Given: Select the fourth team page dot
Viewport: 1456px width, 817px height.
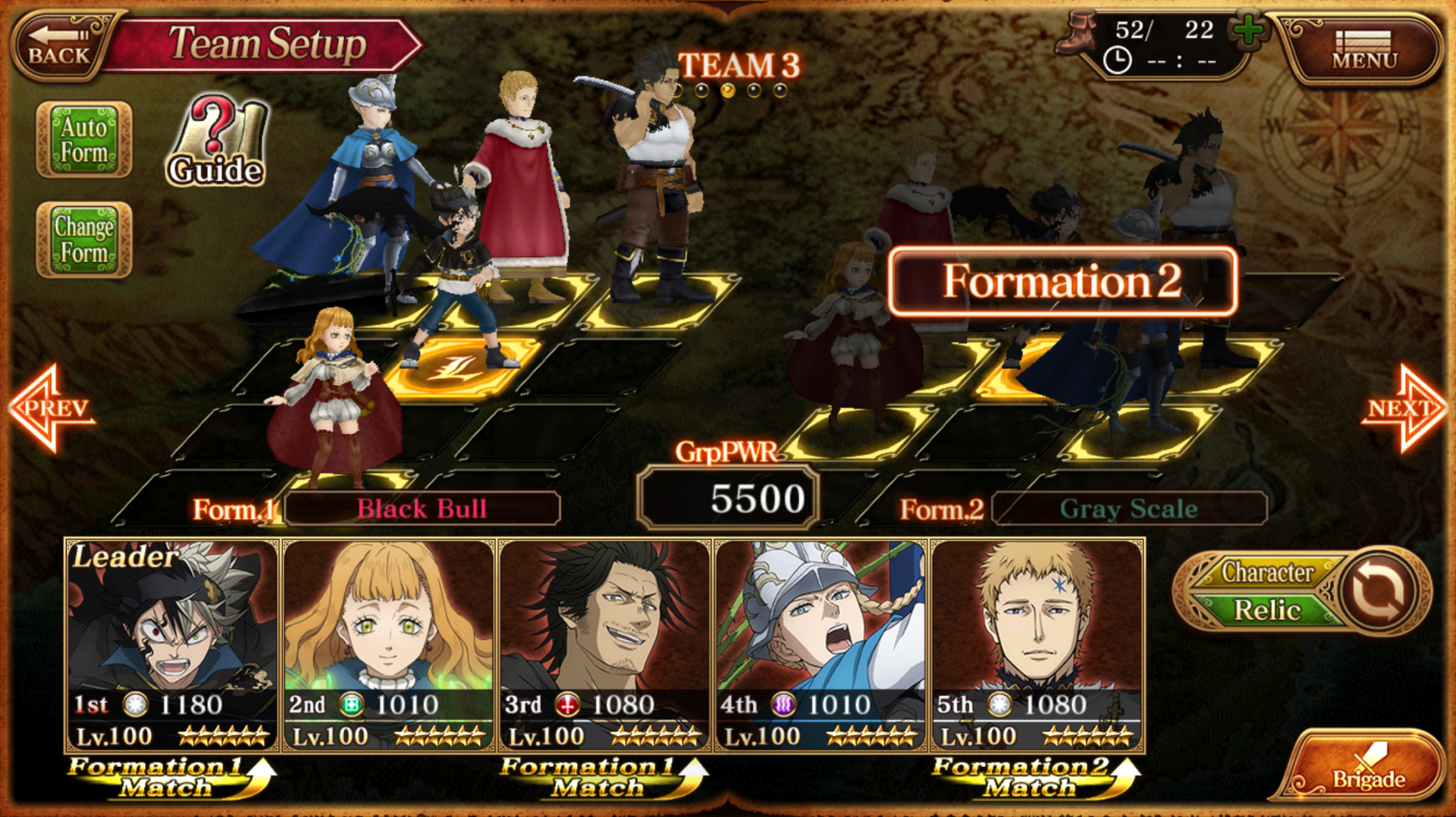Looking at the screenshot, I should coord(755,92).
